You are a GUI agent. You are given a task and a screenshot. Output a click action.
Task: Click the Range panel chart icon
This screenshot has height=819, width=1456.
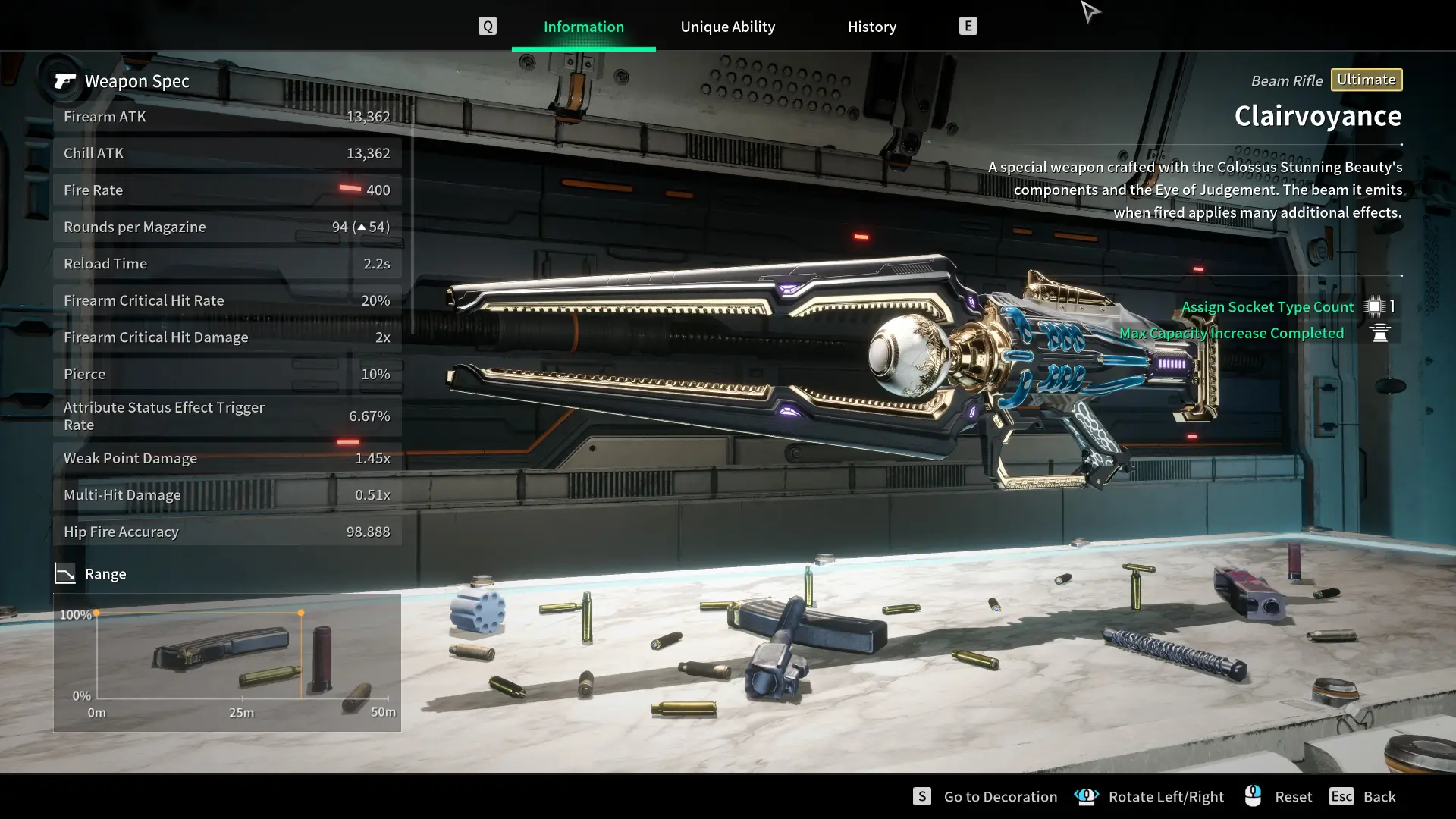tap(66, 573)
